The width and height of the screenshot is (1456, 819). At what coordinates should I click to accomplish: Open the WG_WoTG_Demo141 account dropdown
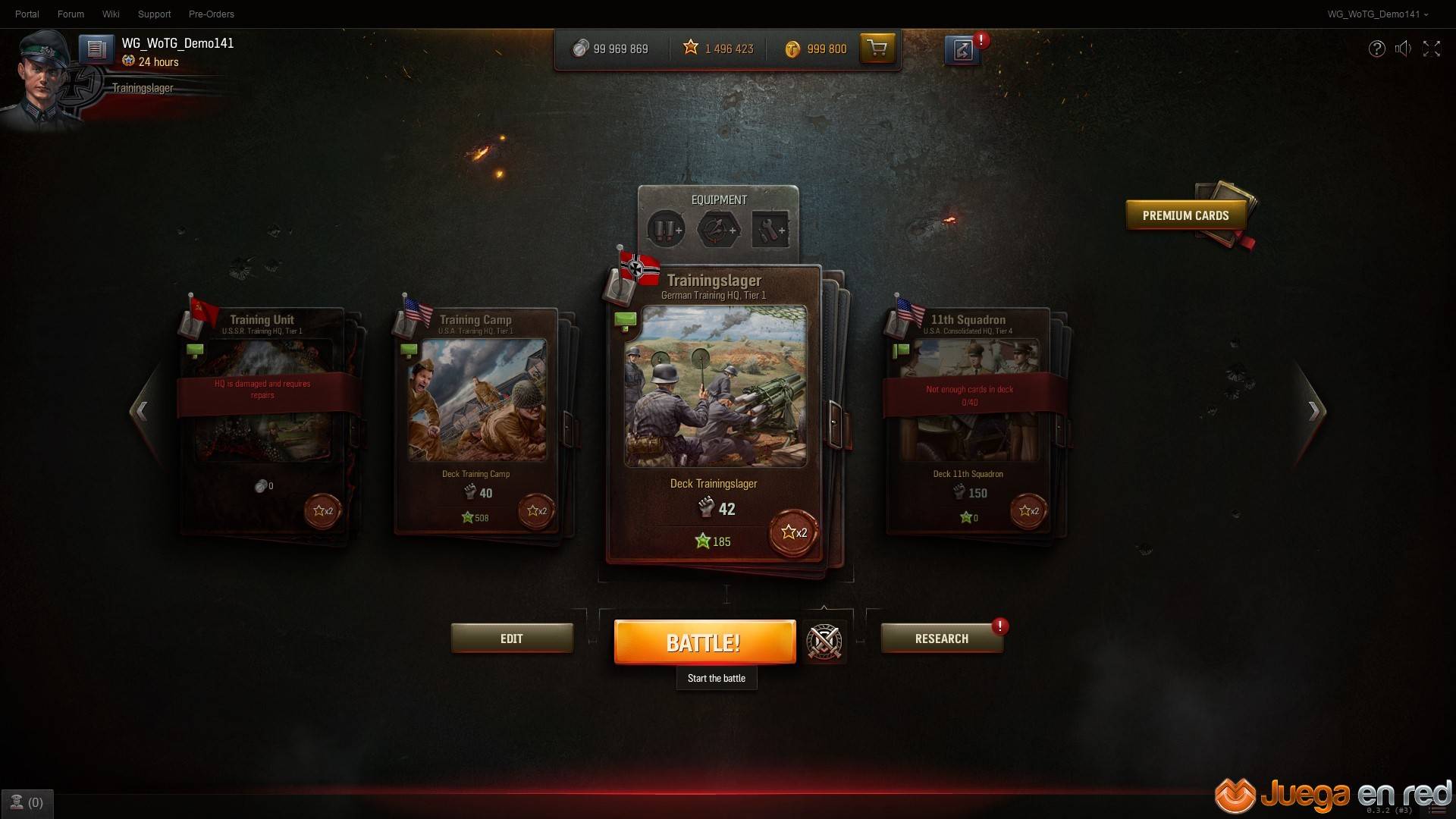[x=1377, y=14]
